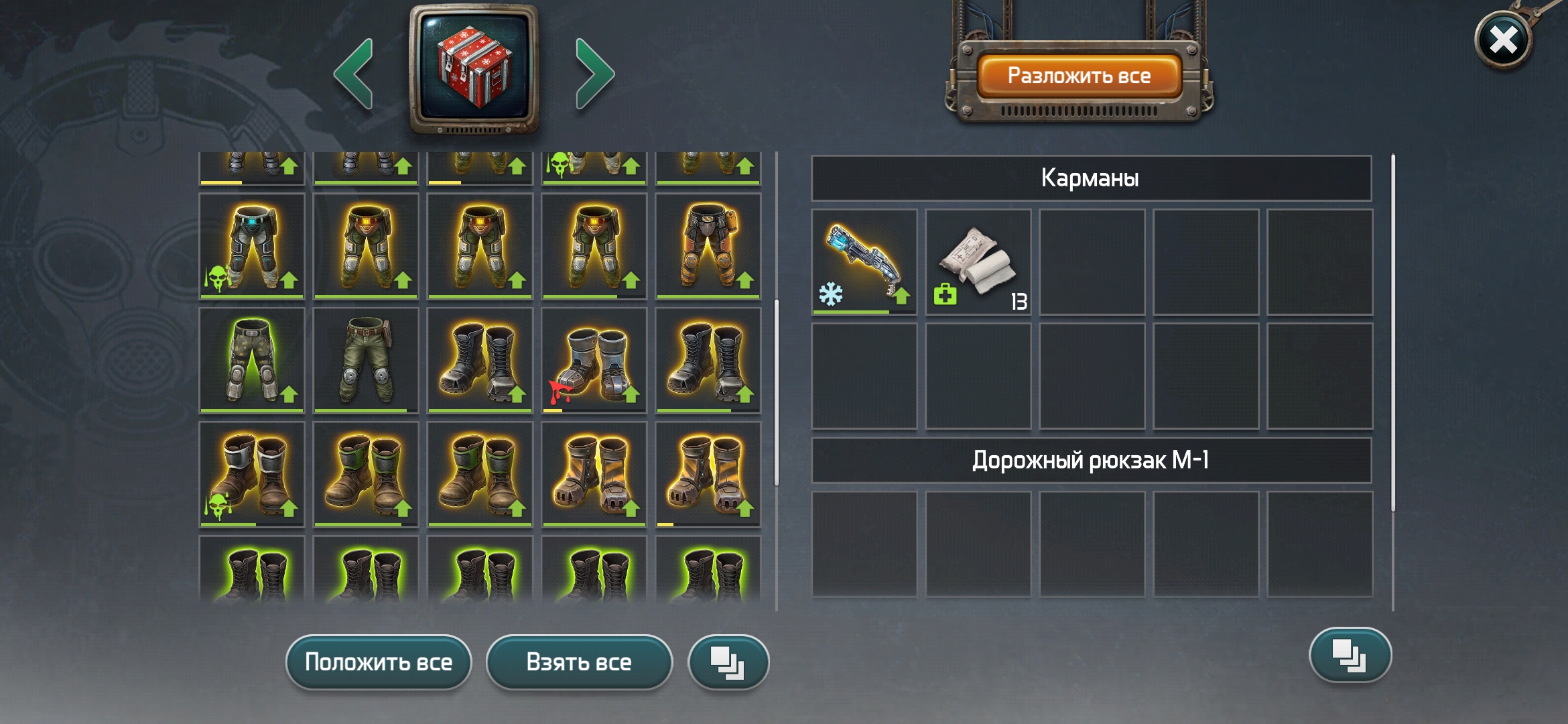Viewport: 1568px width, 724px height.
Task: Select the orange-brown pants with pouches
Action: click(x=708, y=246)
